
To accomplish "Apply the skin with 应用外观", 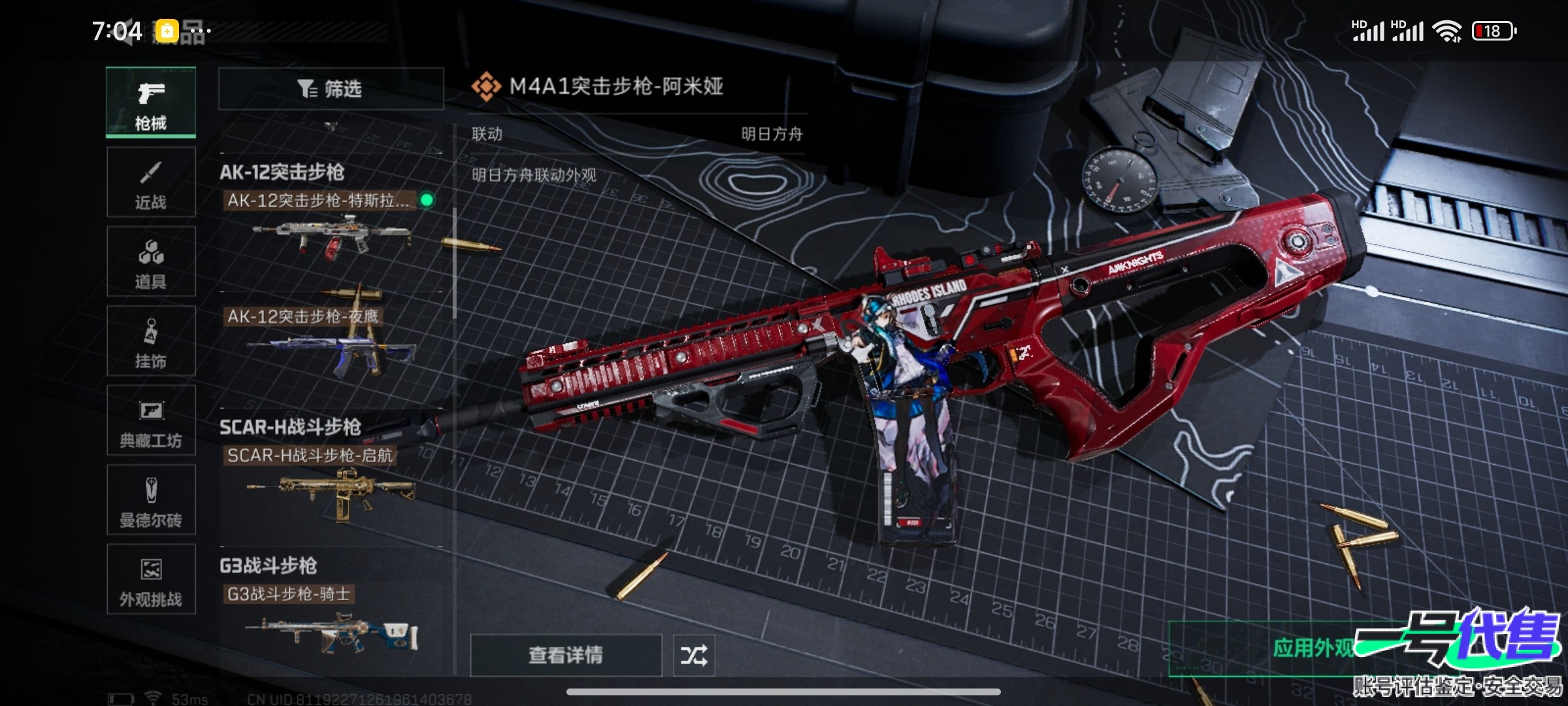I will [1313, 648].
